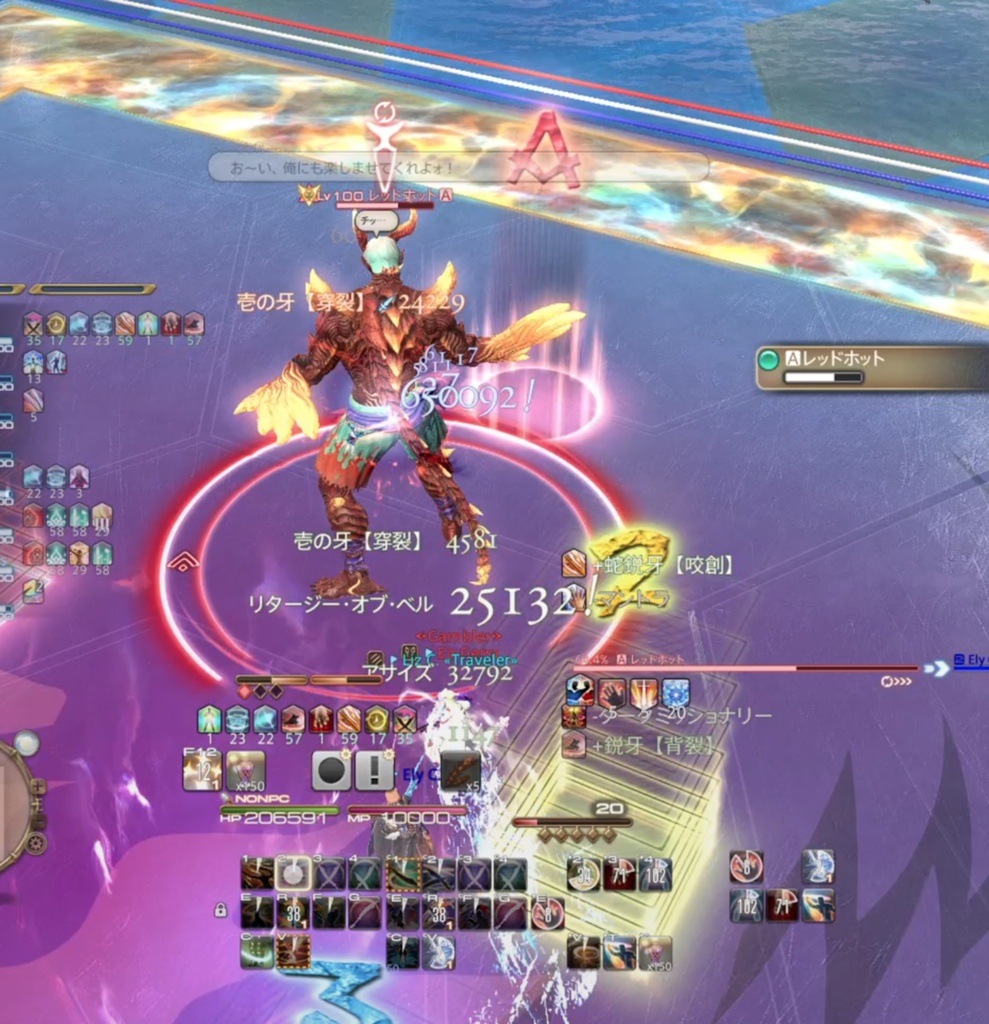Activate the highlighted white disc action

coord(292,874)
